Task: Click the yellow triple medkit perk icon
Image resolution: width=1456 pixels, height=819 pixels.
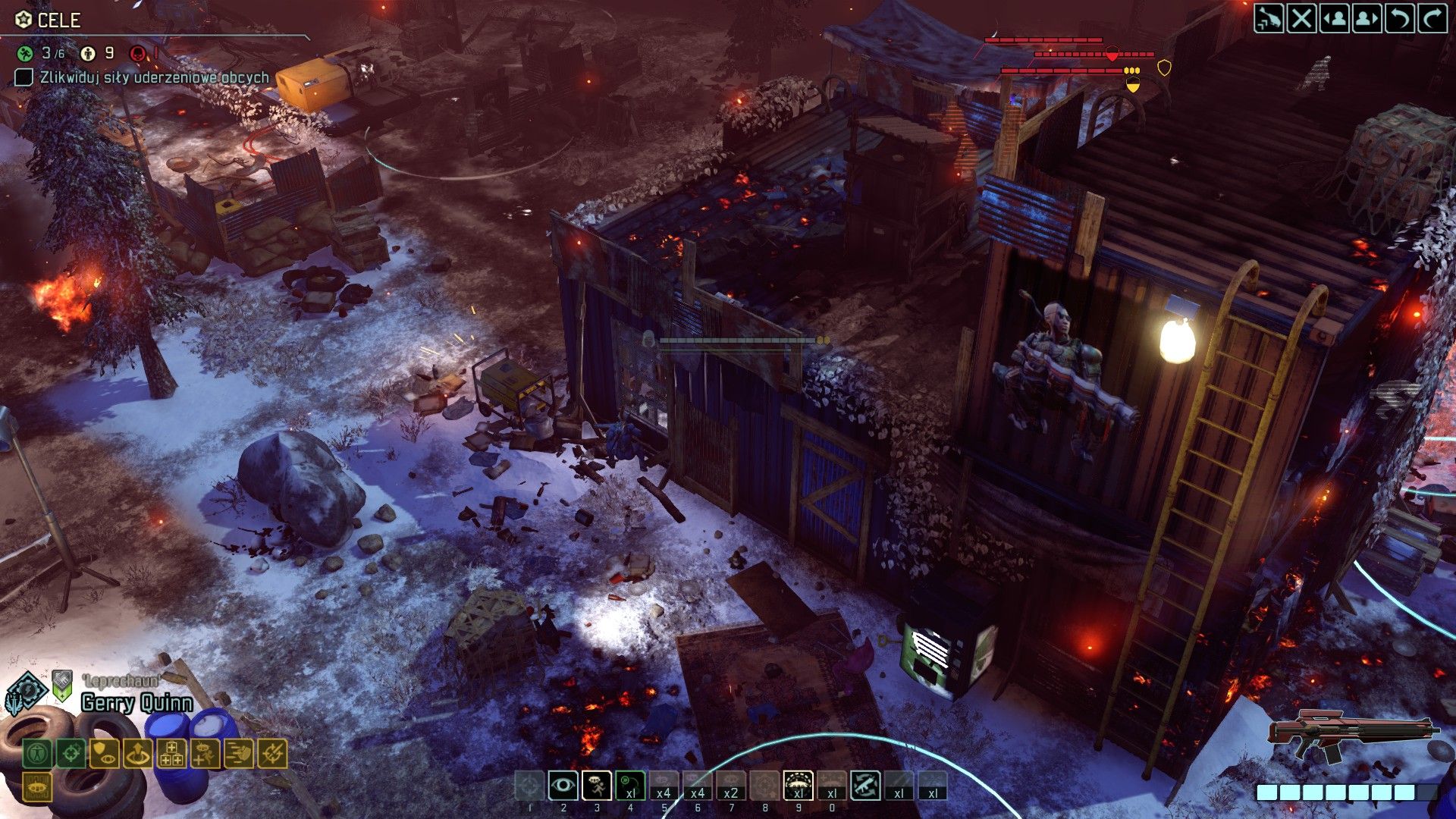Action: [x=171, y=754]
